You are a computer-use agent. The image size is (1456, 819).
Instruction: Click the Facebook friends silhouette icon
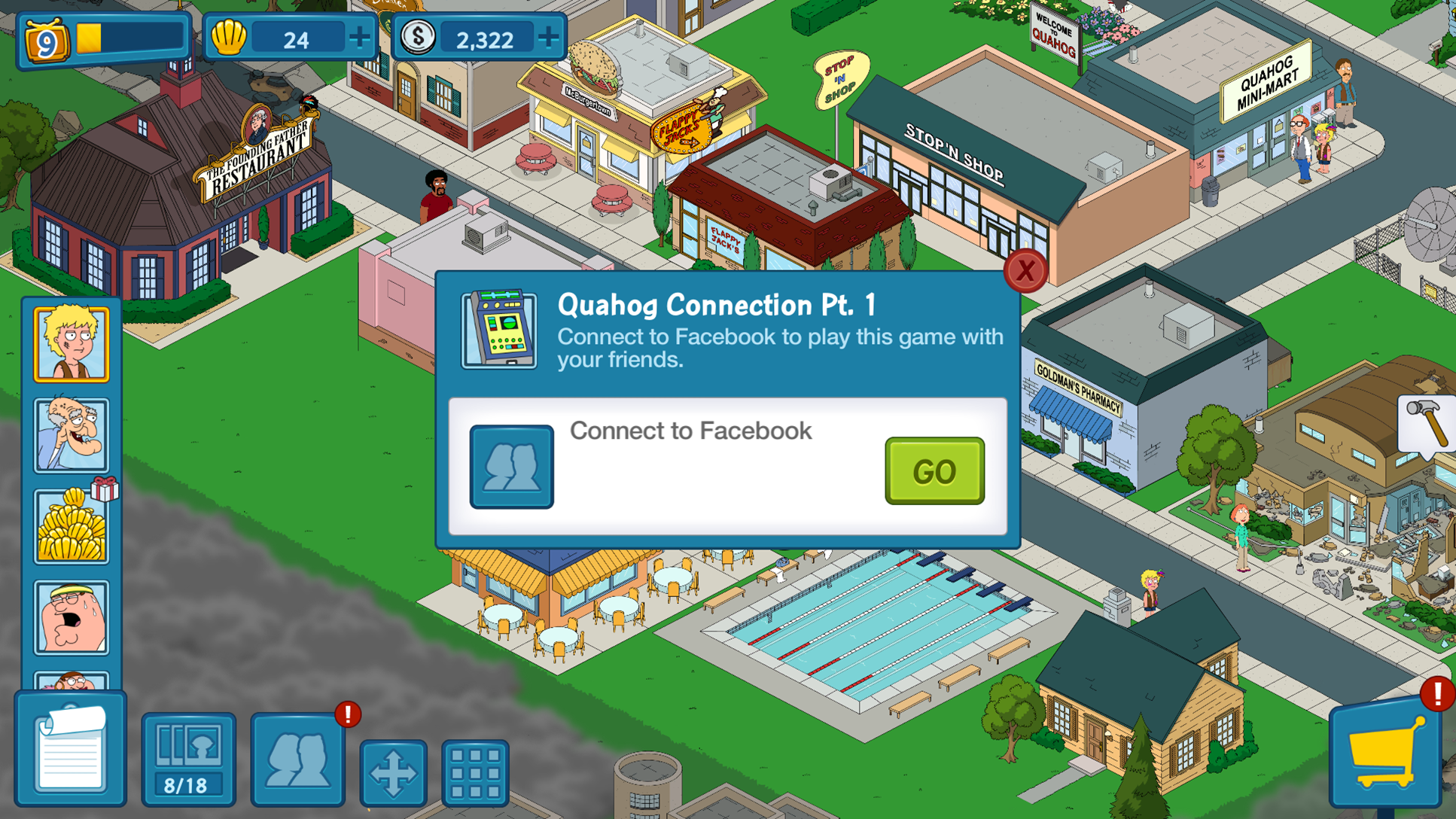click(x=512, y=467)
